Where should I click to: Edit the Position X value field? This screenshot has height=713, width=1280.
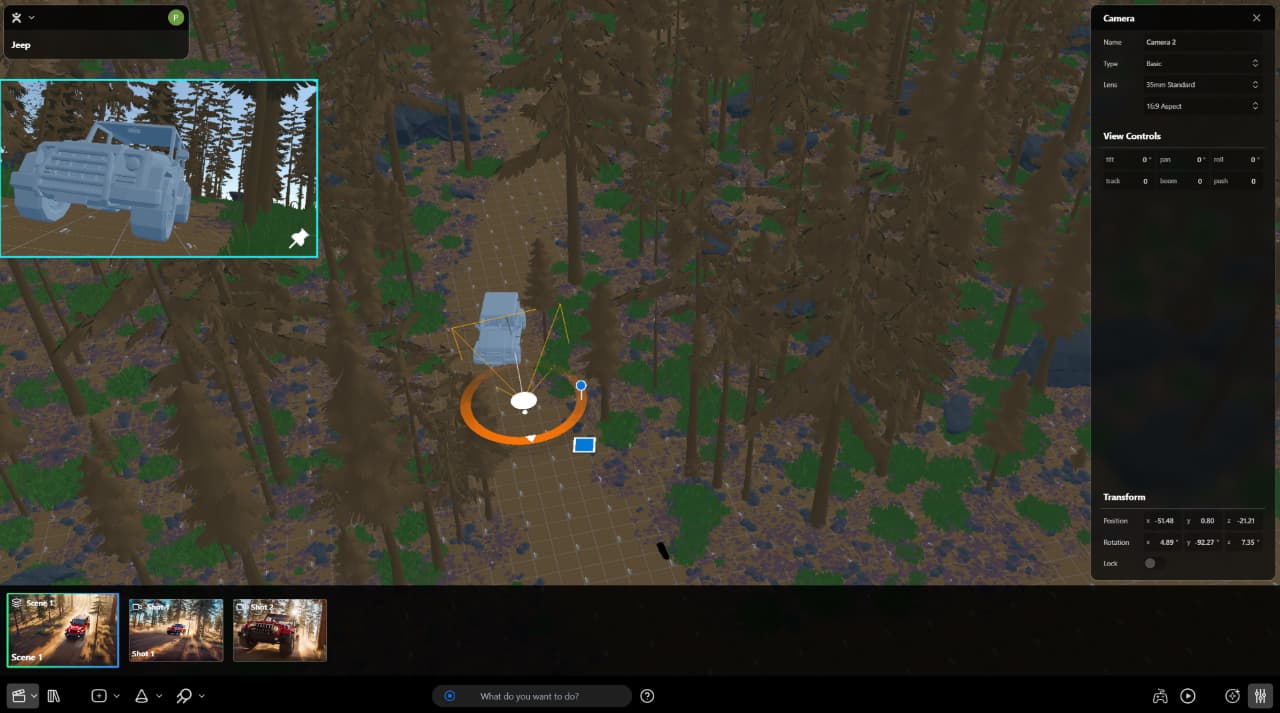[1164, 521]
